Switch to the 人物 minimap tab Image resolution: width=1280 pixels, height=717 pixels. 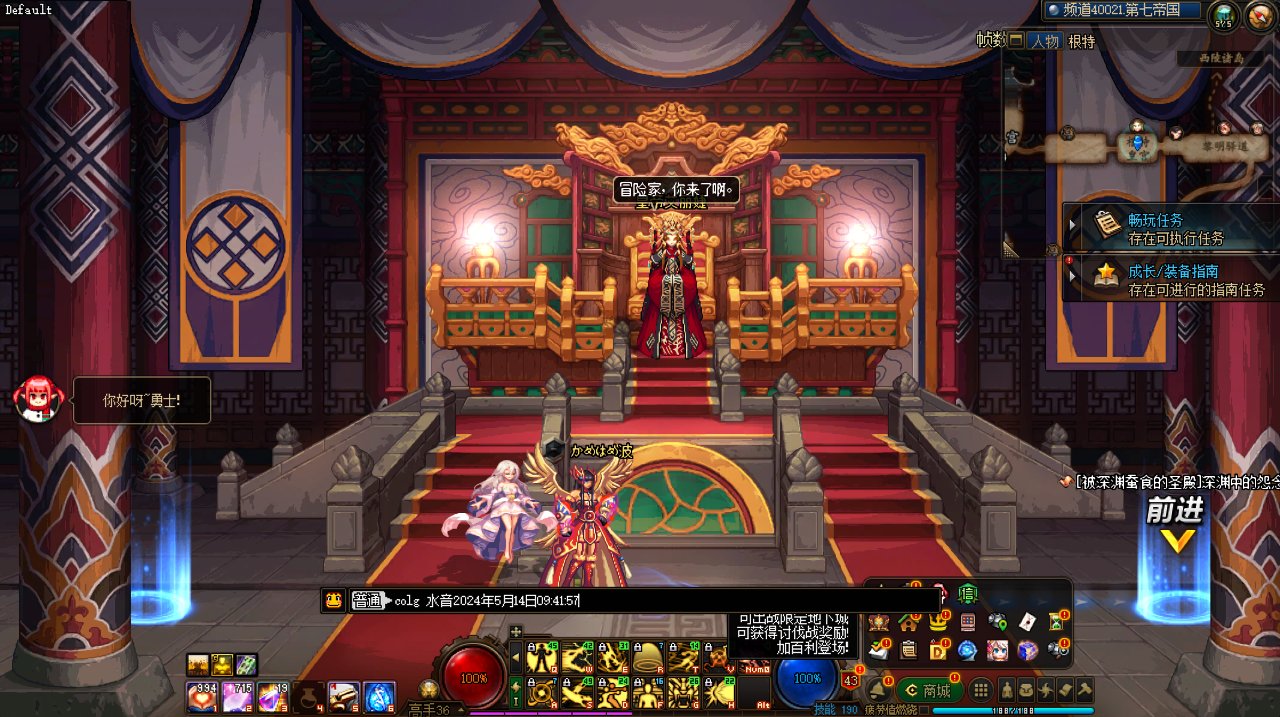tap(1045, 42)
